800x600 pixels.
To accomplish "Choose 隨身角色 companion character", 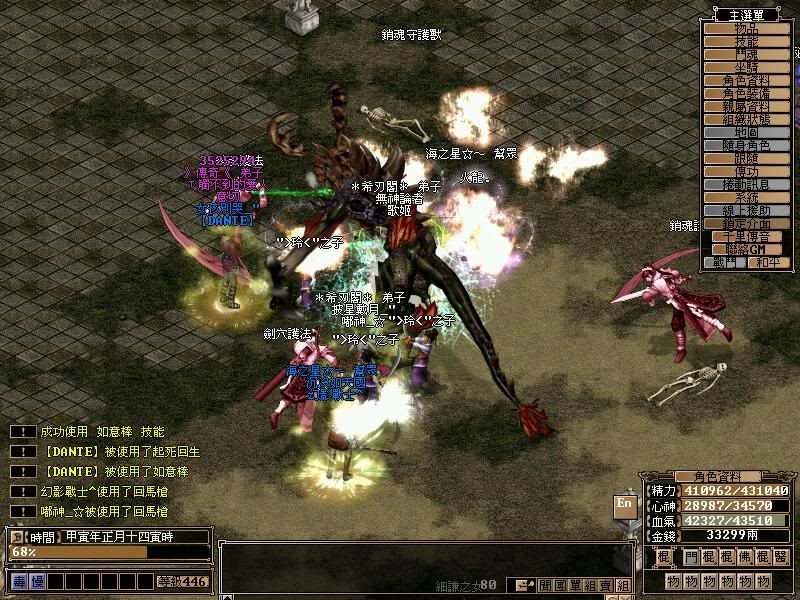I will [747, 145].
